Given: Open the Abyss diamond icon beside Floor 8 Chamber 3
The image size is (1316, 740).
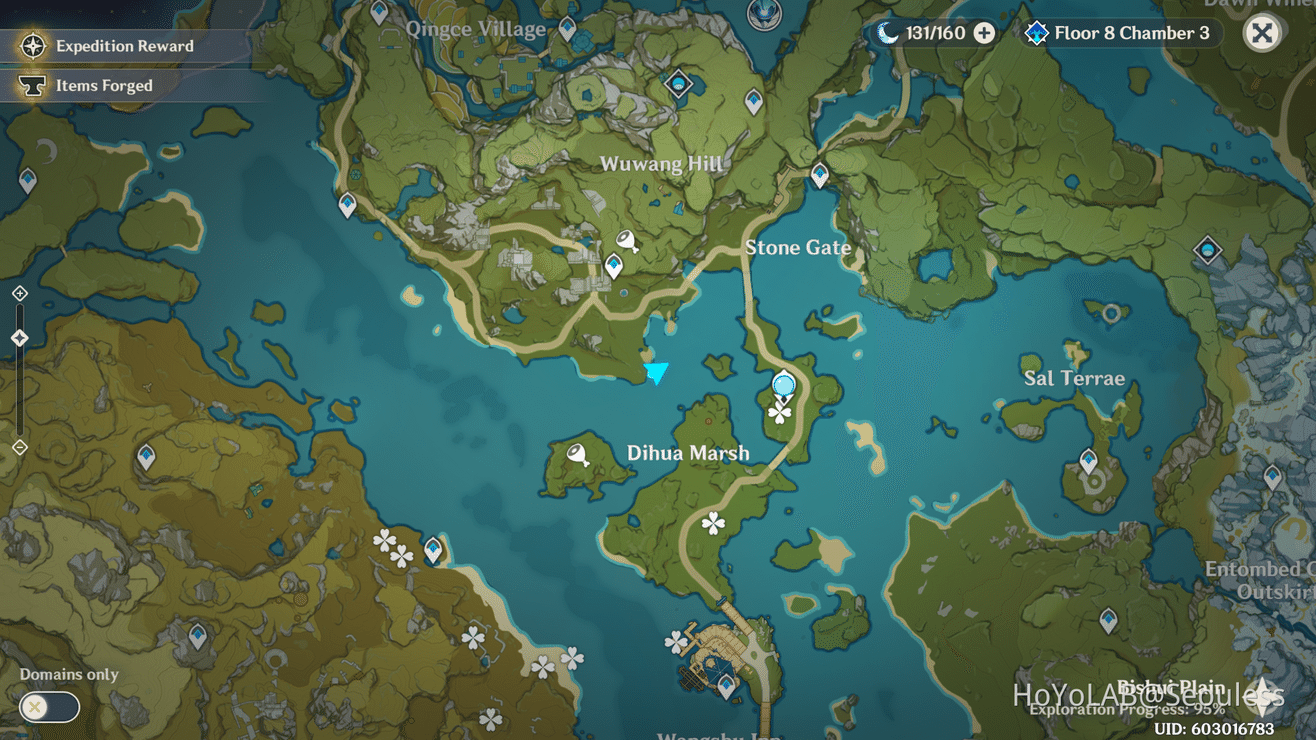Looking at the screenshot, I should pyautogui.click(x=1036, y=32).
